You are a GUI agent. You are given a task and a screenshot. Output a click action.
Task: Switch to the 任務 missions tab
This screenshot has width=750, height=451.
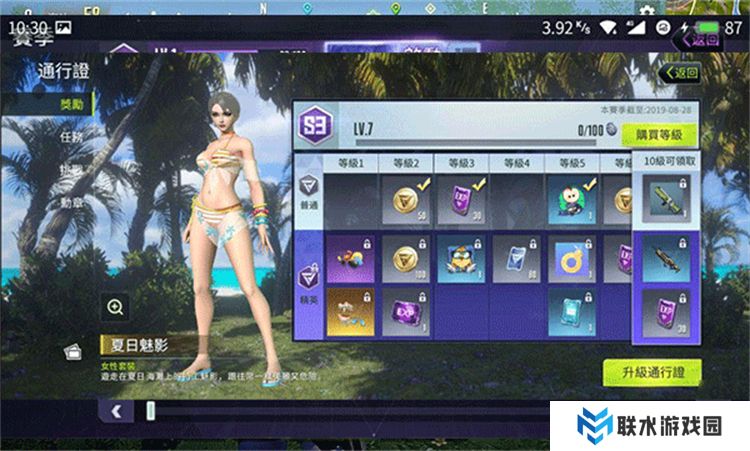pyautogui.click(x=70, y=136)
